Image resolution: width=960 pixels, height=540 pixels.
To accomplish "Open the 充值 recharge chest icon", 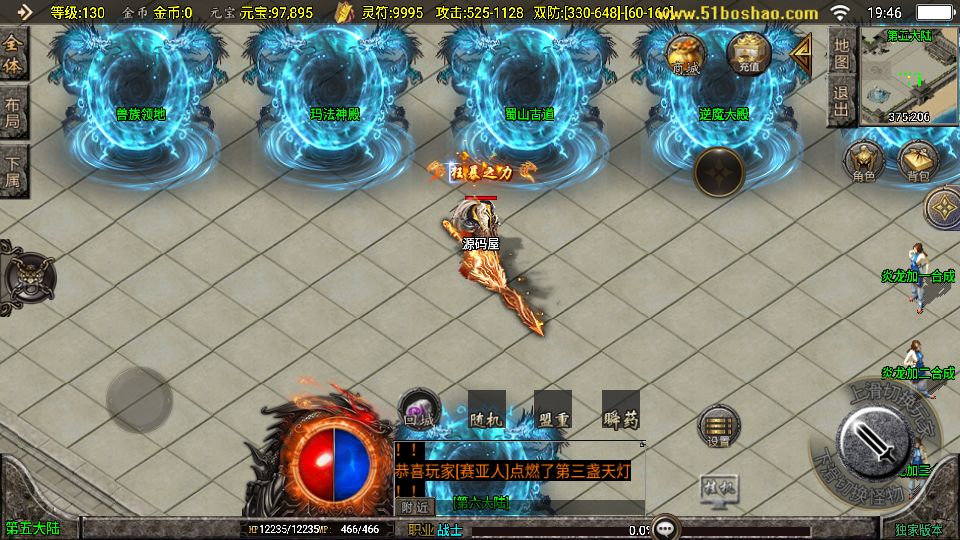I will point(749,53).
